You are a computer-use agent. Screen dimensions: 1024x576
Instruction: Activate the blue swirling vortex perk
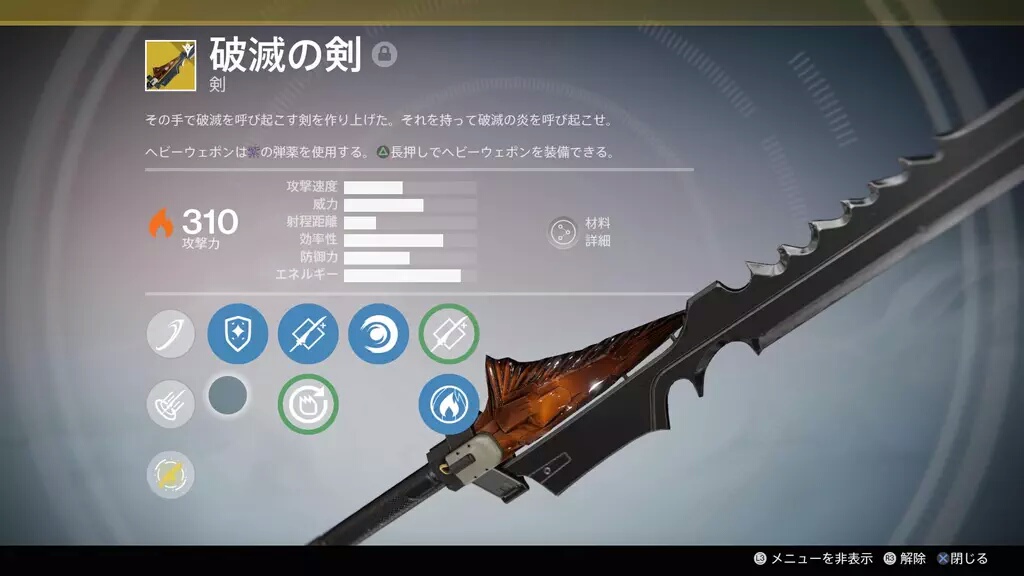[x=378, y=334]
